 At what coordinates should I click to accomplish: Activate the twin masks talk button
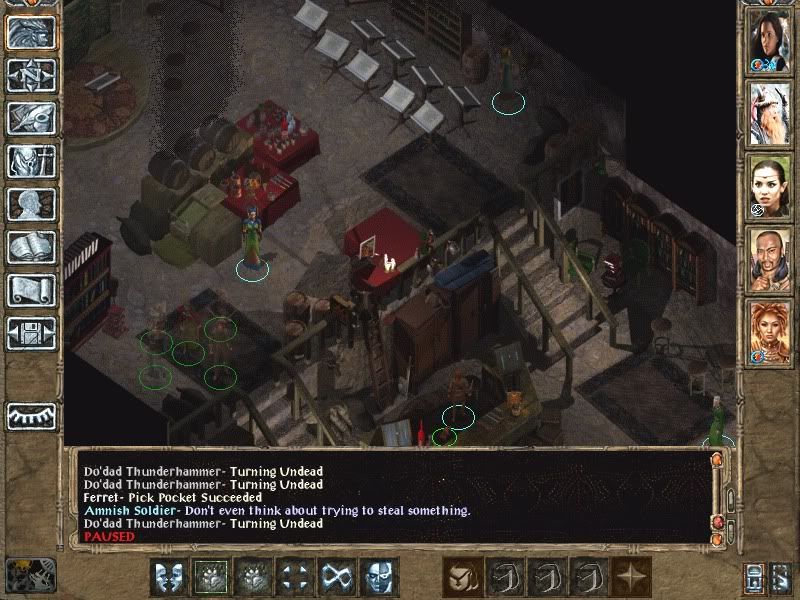pos(169,577)
